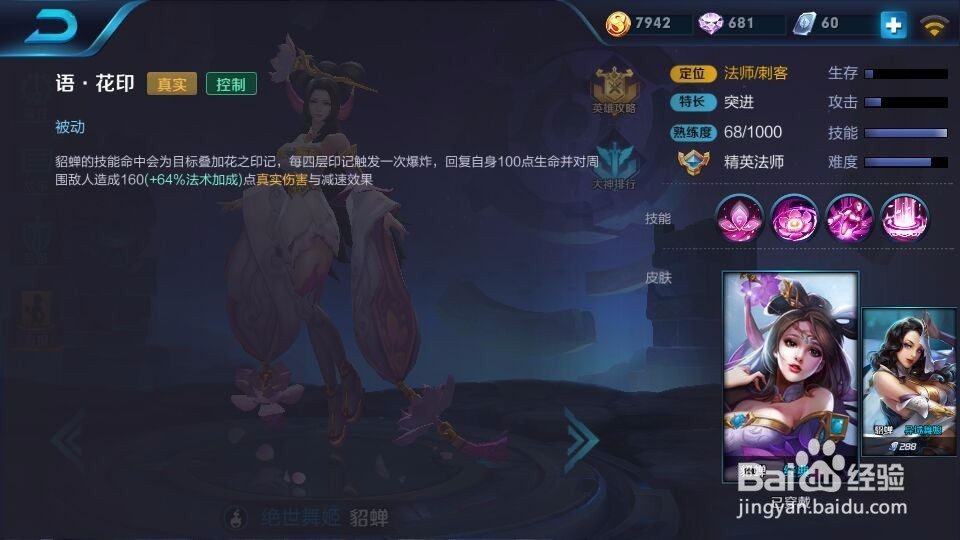Select the dancing figure skill icon
This screenshot has height=540, width=960.
click(850, 218)
